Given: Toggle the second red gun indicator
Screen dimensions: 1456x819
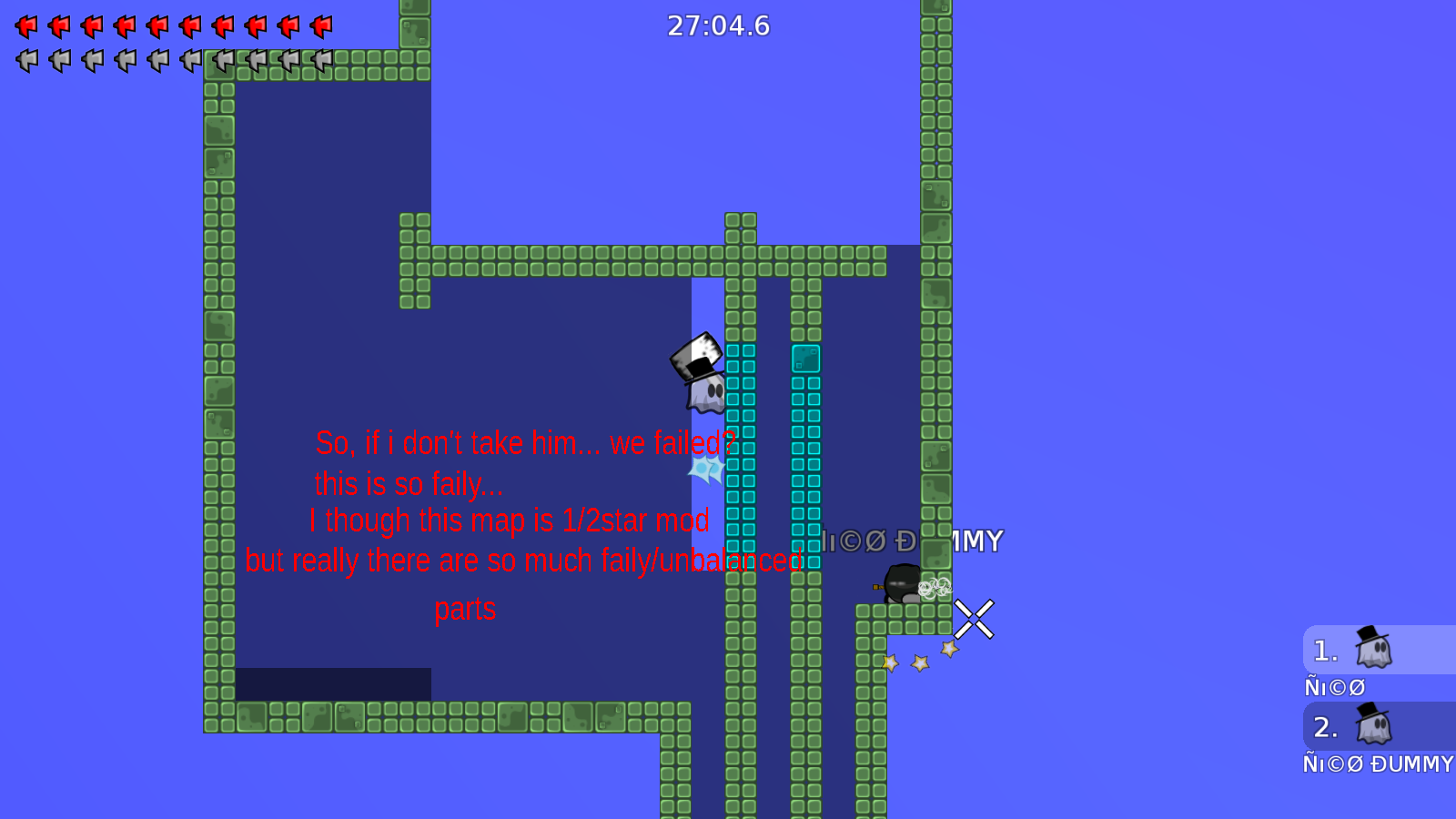Looking at the screenshot, I should (59, 26).
